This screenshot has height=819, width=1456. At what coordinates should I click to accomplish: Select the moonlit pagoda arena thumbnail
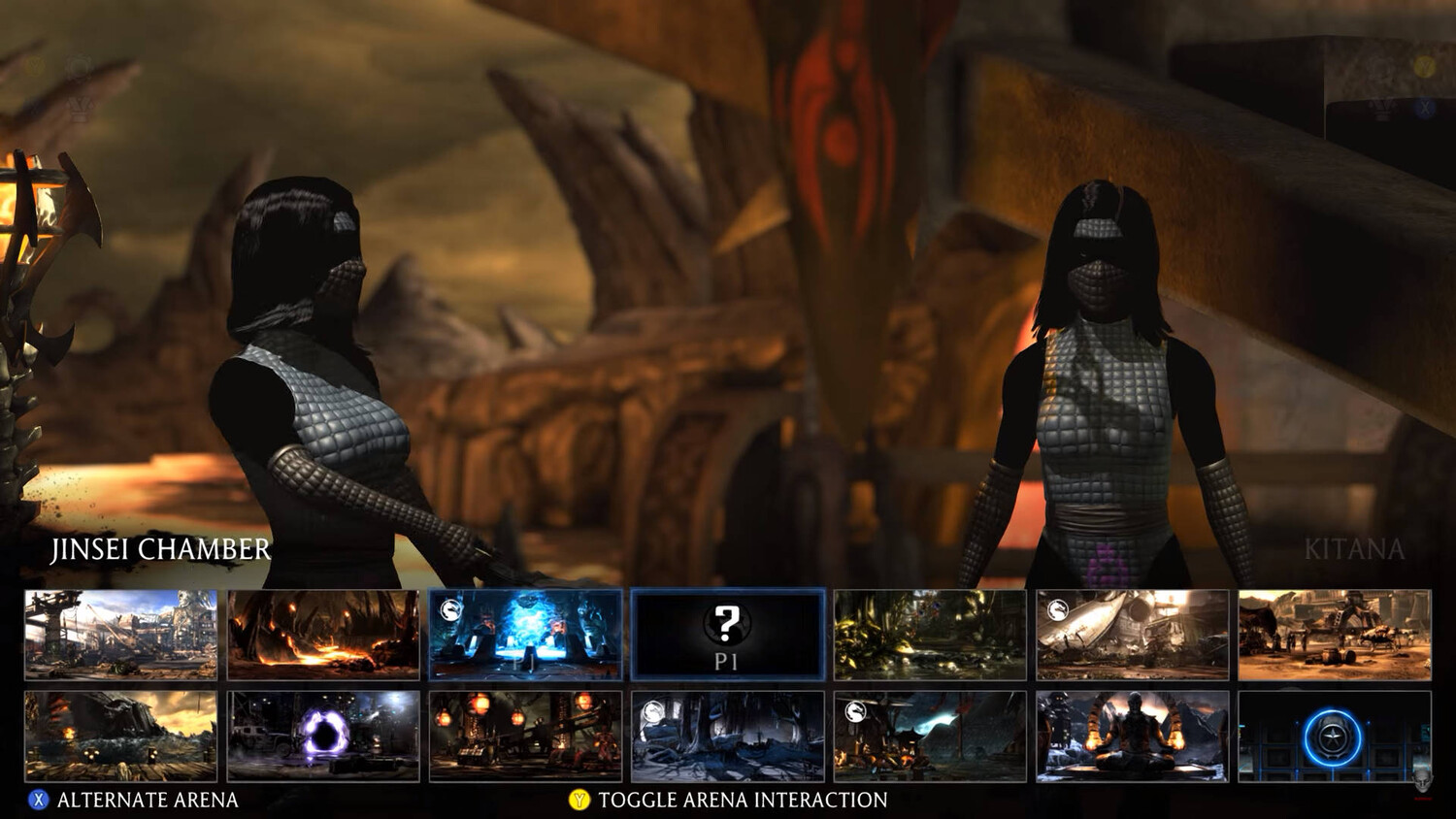930,737
